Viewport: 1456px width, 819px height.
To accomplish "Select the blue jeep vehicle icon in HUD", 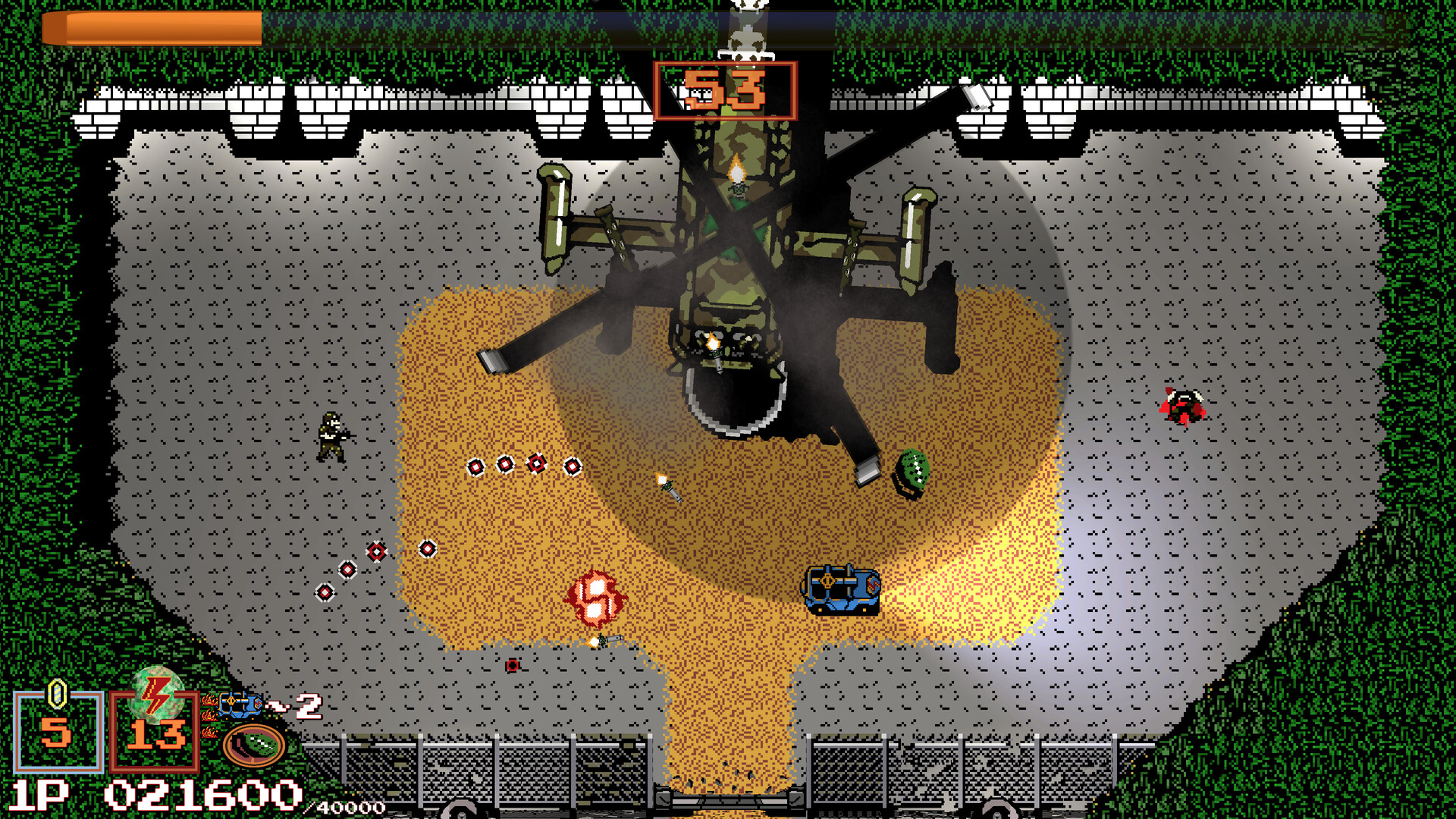I will [239, 704].
